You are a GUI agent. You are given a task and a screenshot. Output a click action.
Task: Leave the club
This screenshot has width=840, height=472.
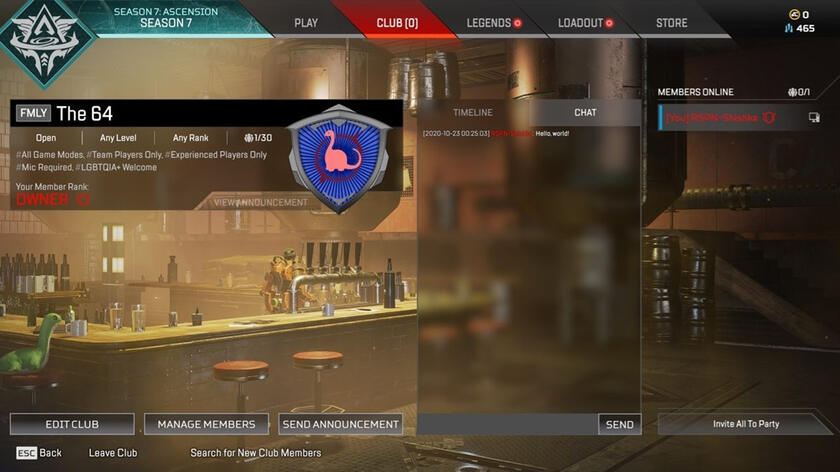[113, 453]
